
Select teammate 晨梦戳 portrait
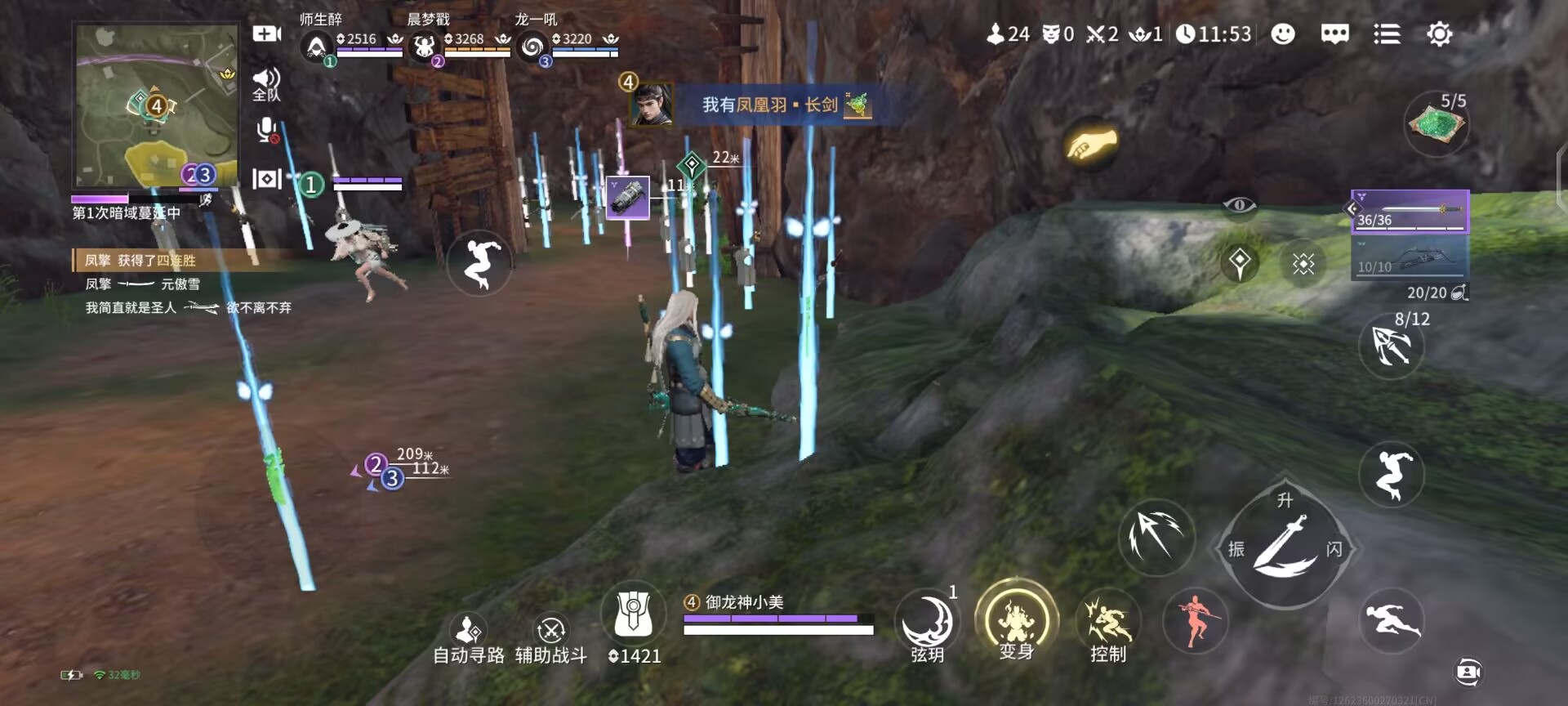424,47
